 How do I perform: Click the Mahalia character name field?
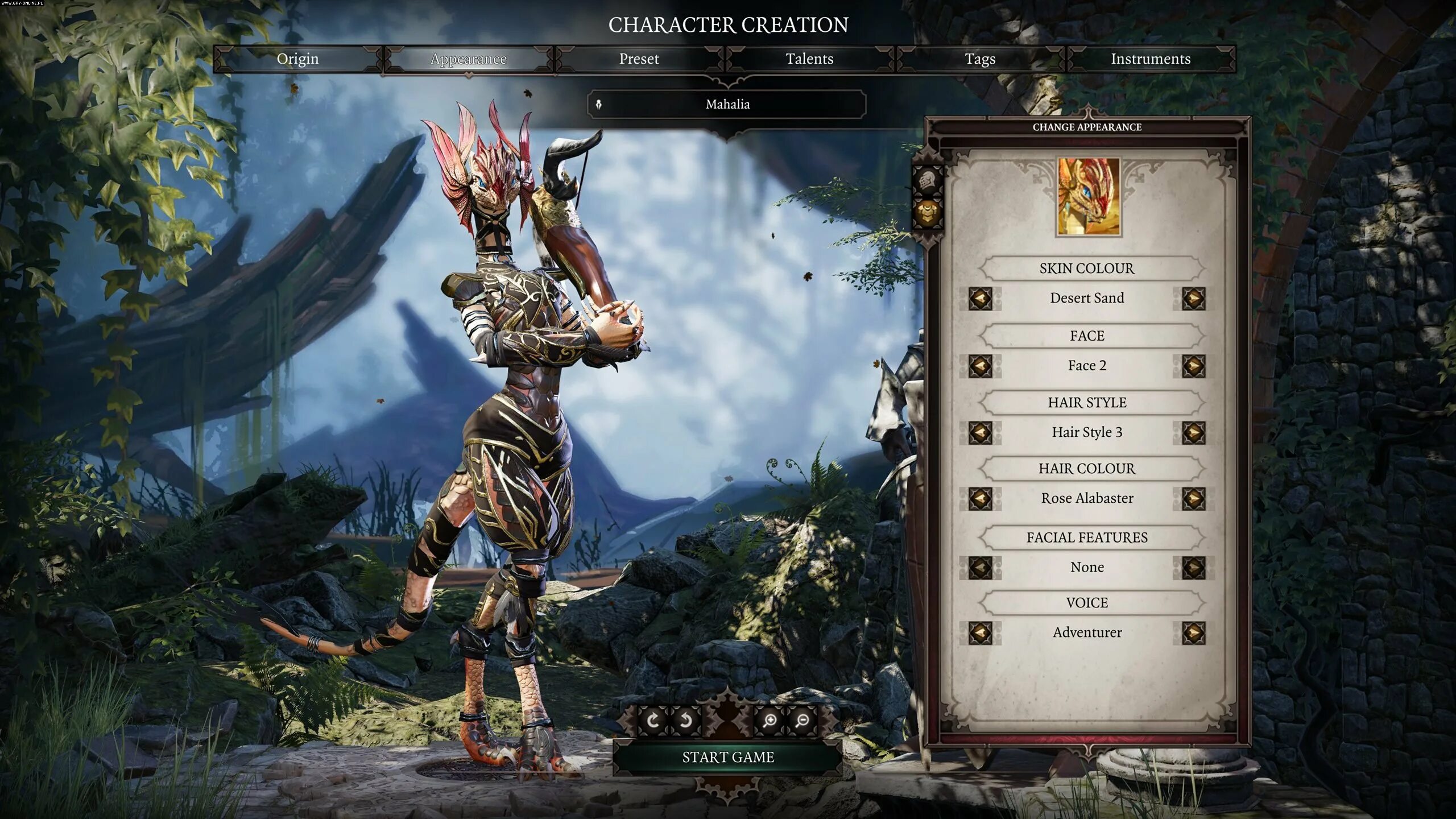[727, 105]
